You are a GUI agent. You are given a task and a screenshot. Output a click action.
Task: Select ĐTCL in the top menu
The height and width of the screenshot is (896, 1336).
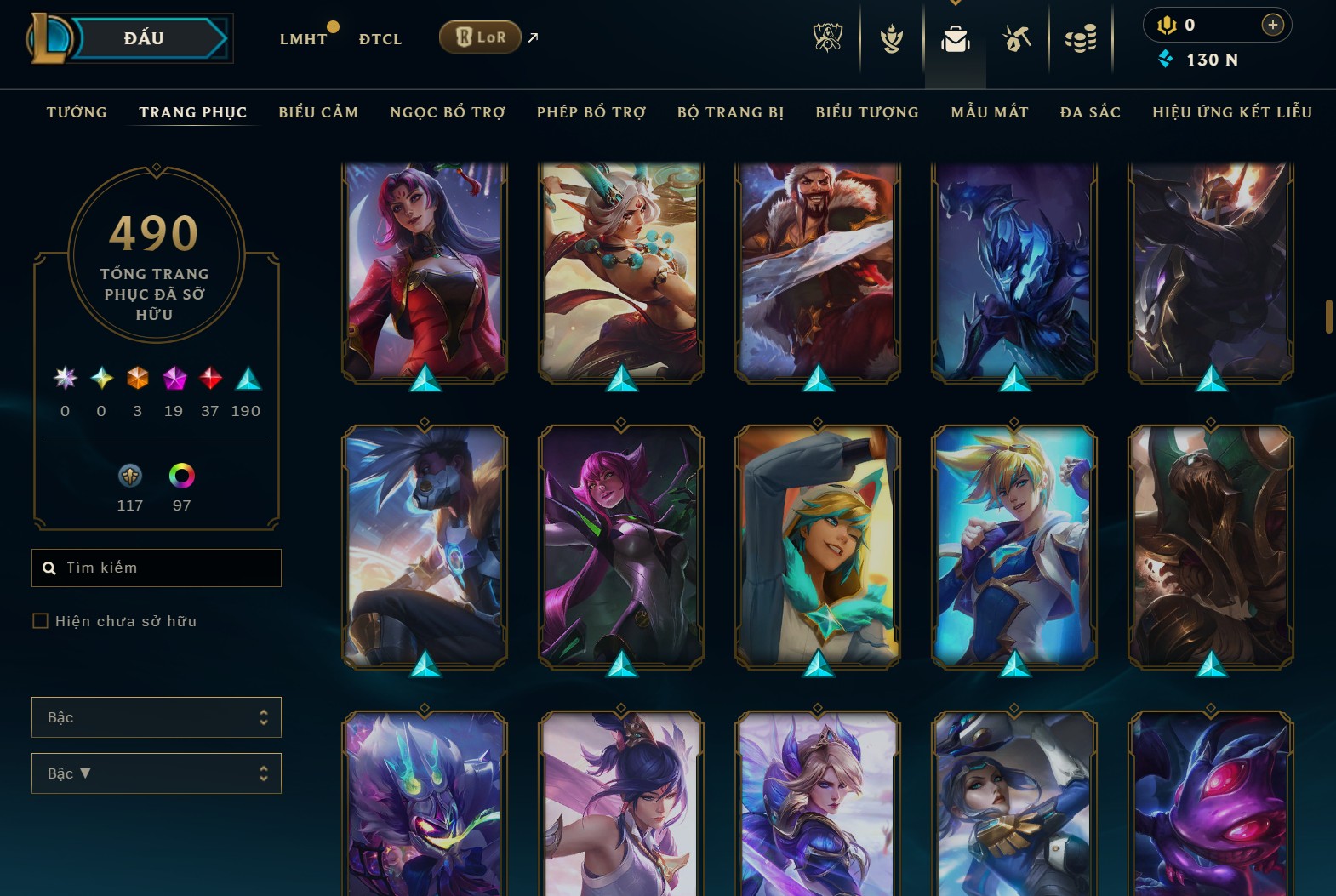tap(380, 38)
